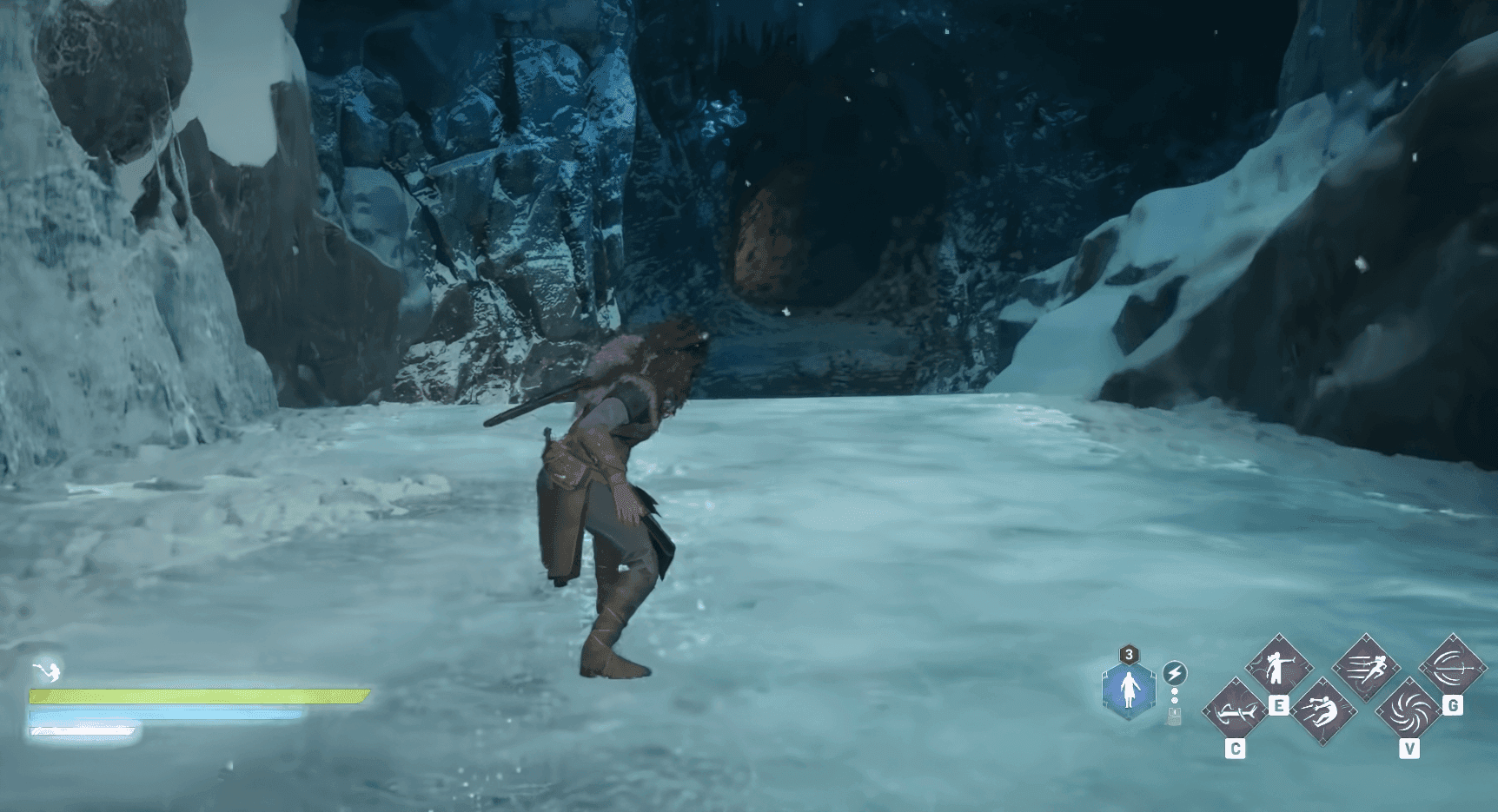Click the lightning bolt status icon

pyautogui.click(x=1175, y=673)
